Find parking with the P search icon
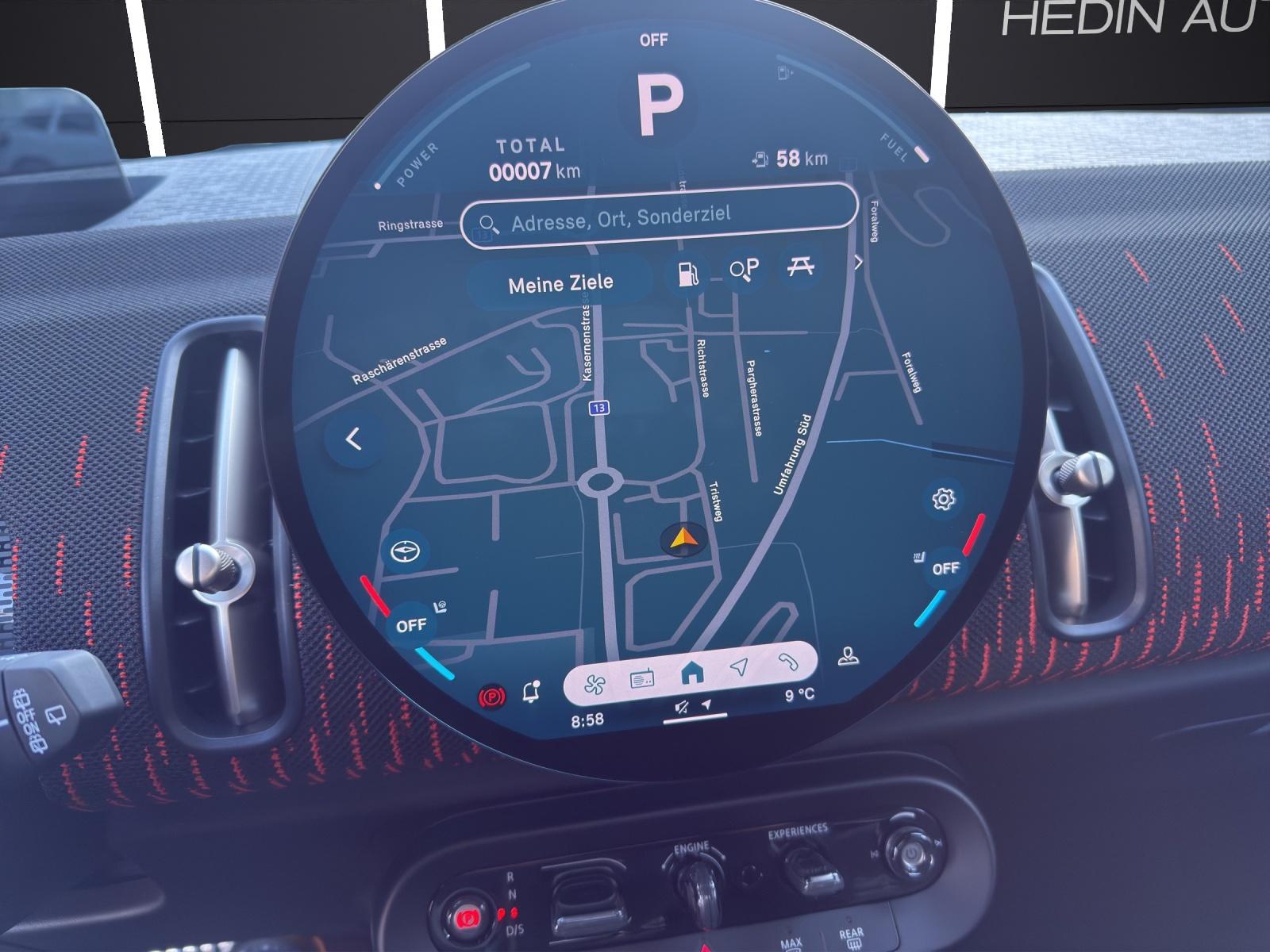Viewport: 1270px width, 952px height. tap(745, 270)
